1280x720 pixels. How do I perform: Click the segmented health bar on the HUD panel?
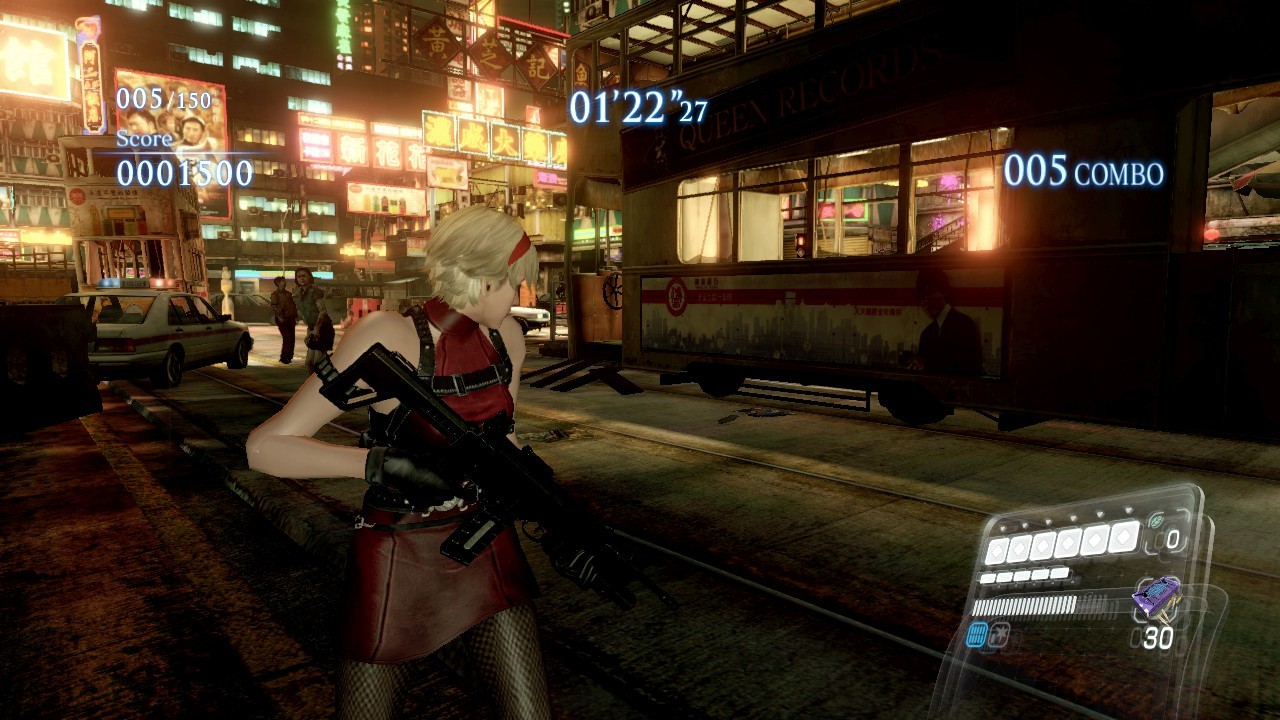pyautogui.click(x=1024, y=605)
